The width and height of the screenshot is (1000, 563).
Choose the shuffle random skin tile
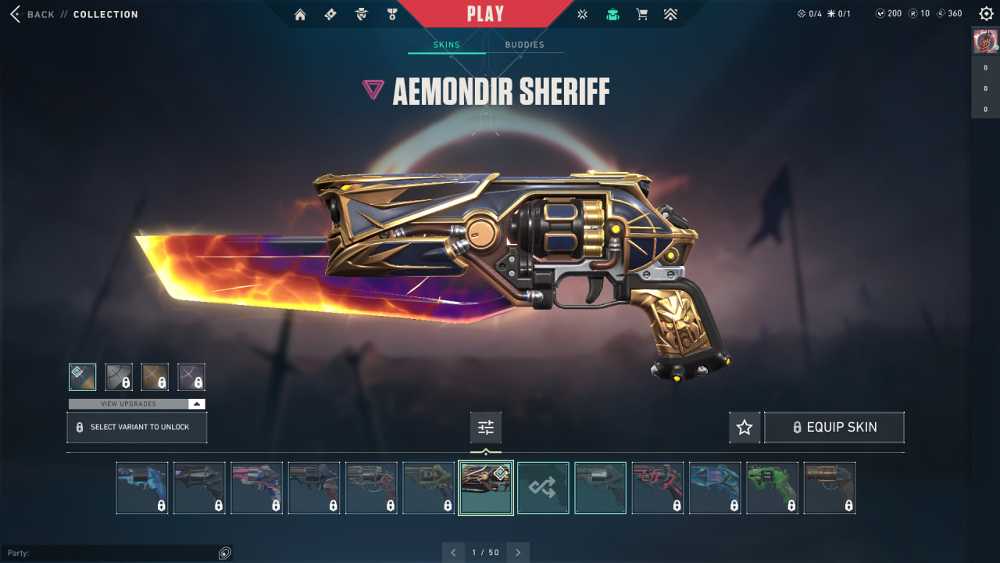point(543,488)
